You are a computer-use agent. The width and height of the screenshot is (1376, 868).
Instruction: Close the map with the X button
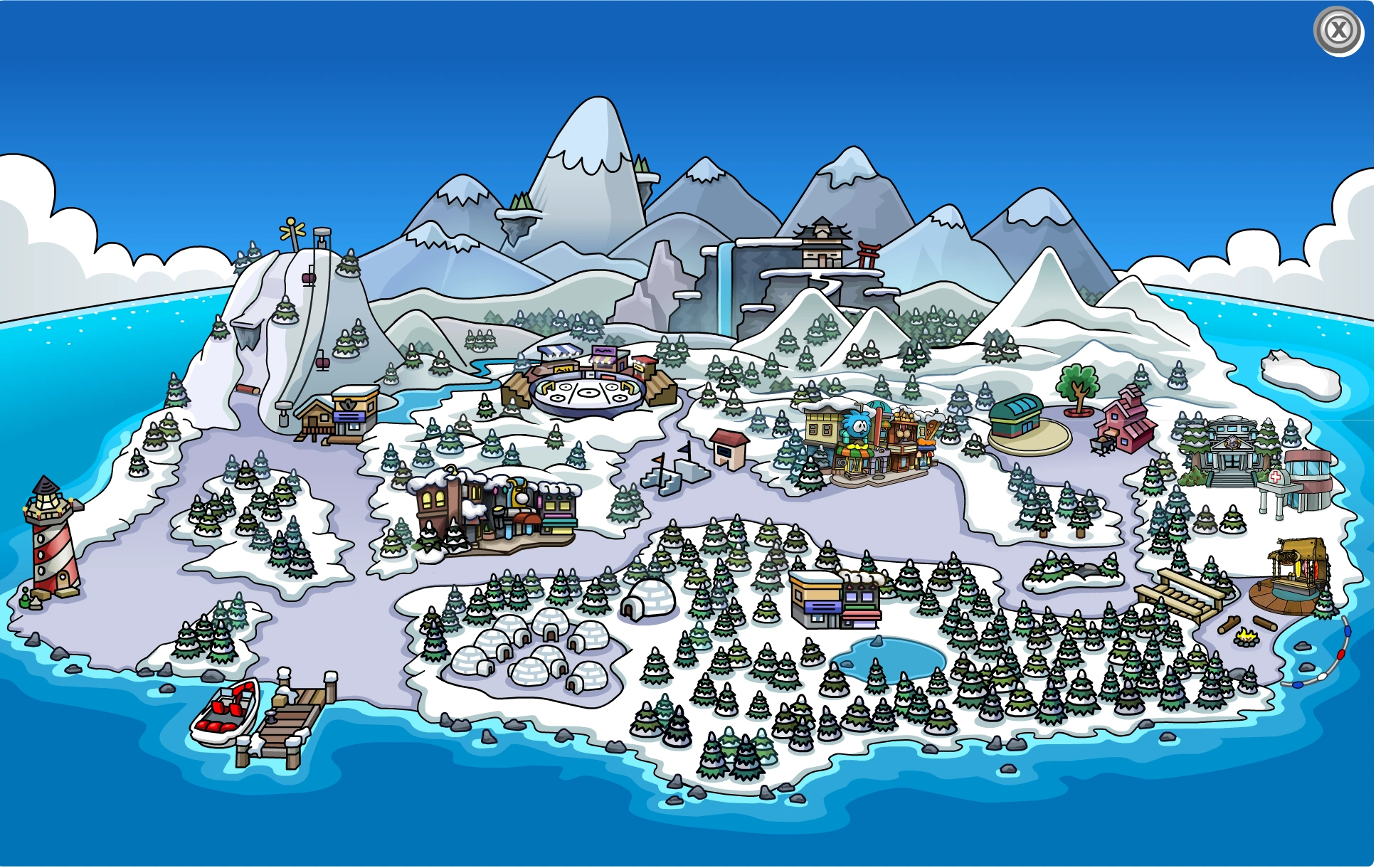tap(1338, 30)
